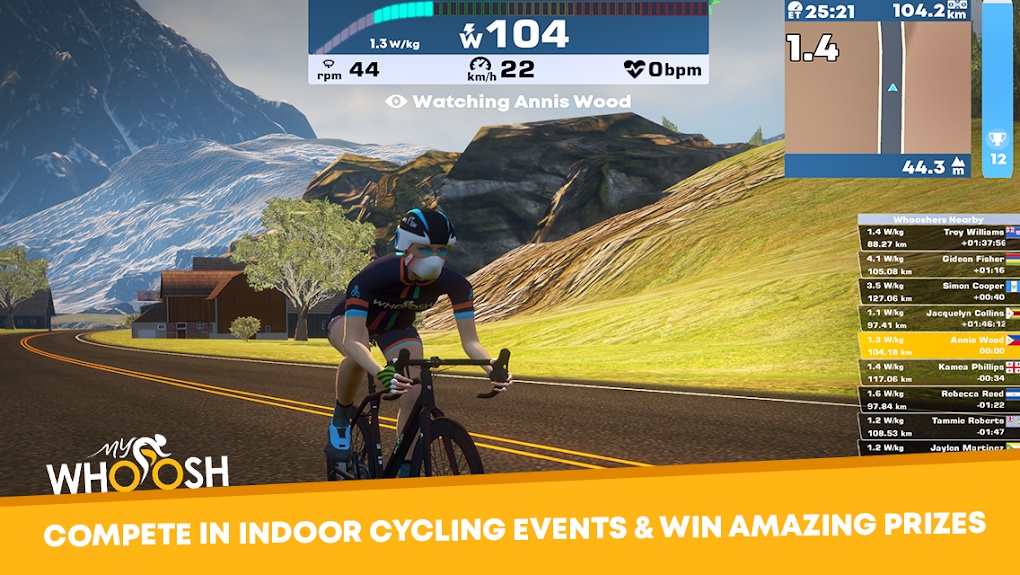The image size is (1020, 575).
Task: Select the highlighted Annis Wood row
Action: [x=938, y=345]
